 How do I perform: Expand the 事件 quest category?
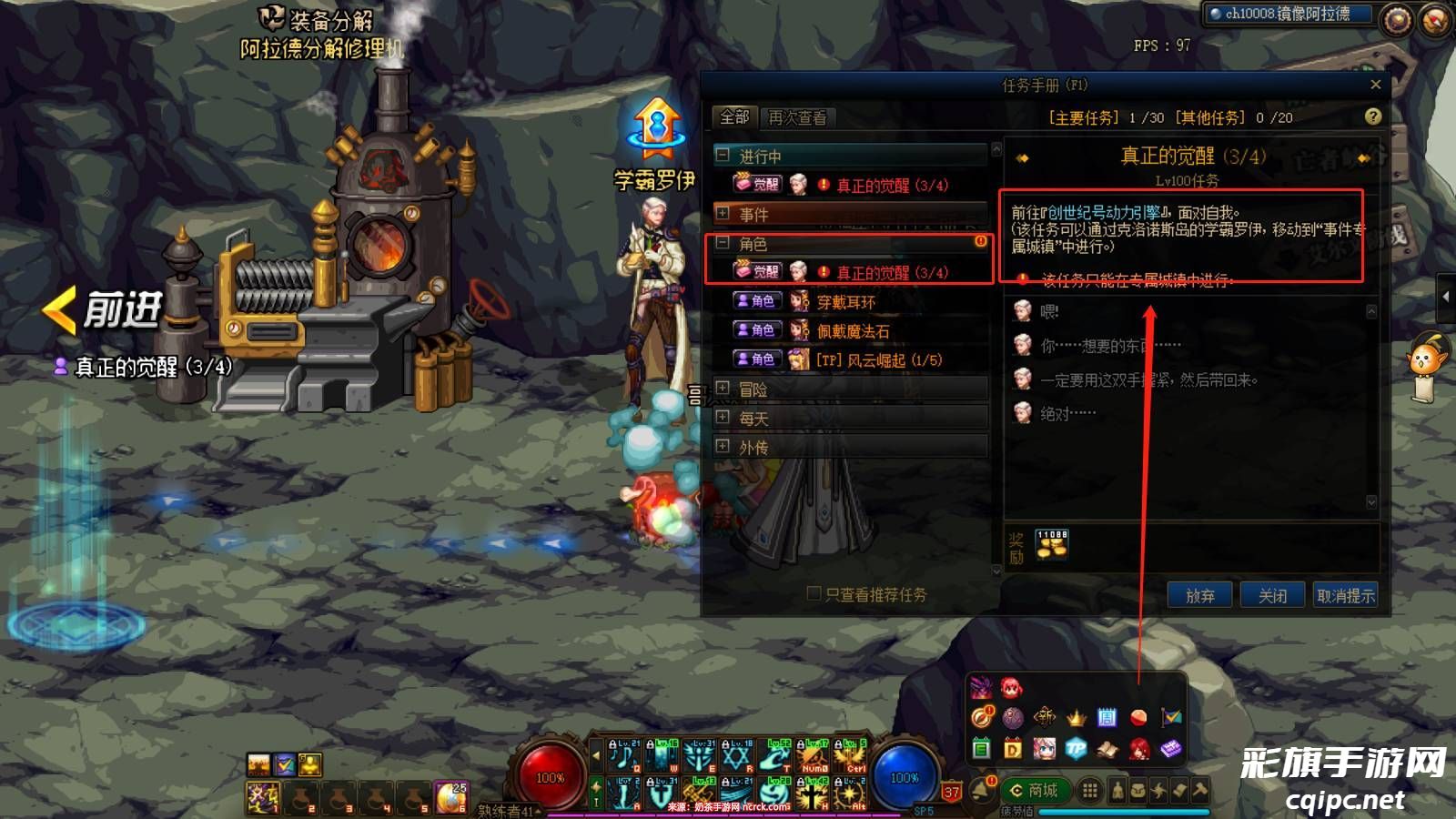pos(723,214)
